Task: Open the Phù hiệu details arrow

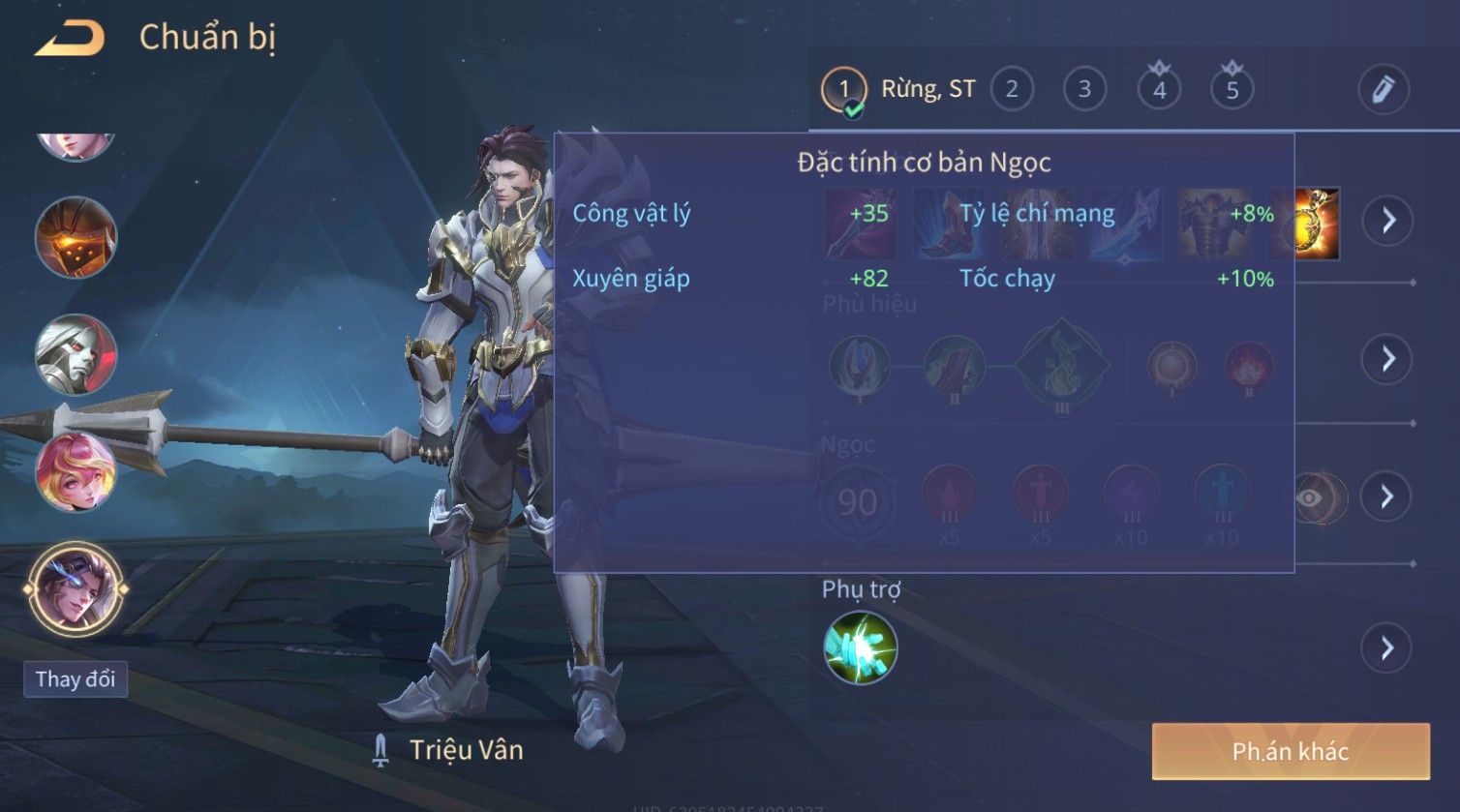Action: click(1387, 359)
